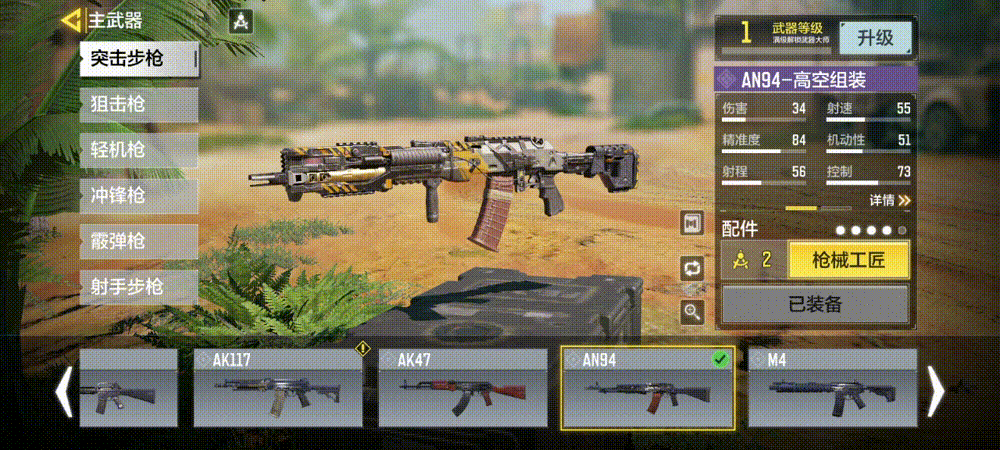The width and height of the screenshot is (1000, 450).
Task: Click the rotate swap arrows icon
Action: [692, 267]
